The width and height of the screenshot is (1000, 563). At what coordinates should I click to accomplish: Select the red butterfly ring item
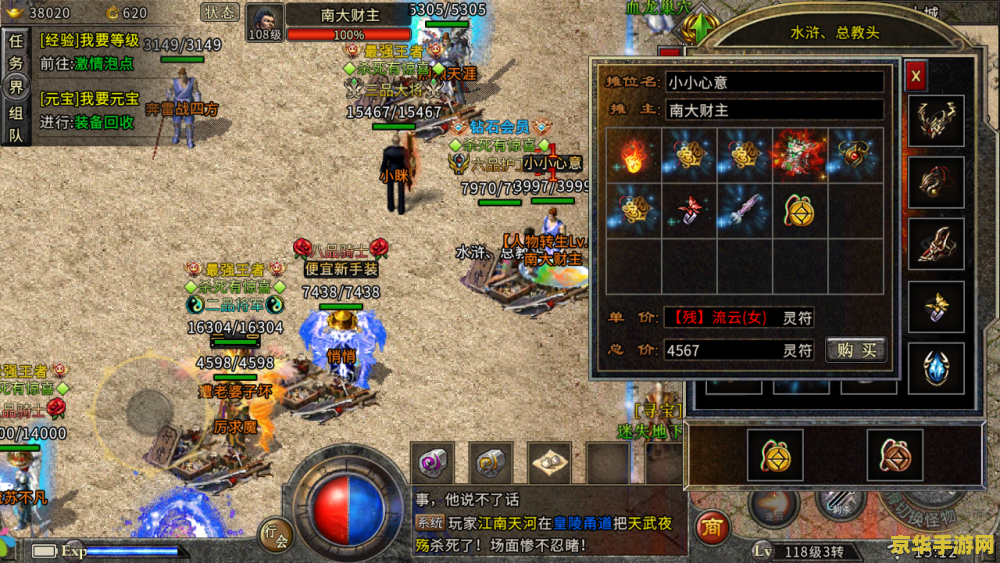click(x=688, y=210)
